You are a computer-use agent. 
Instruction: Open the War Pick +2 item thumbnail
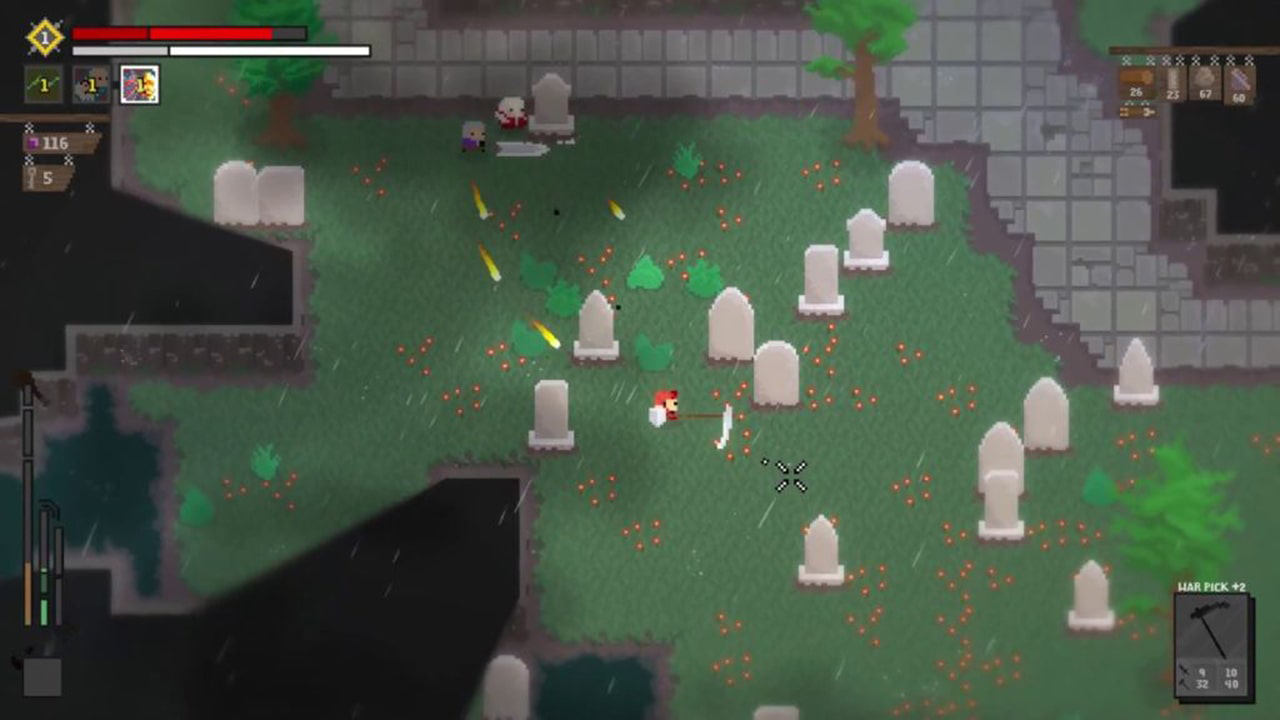pos(1212,628)
